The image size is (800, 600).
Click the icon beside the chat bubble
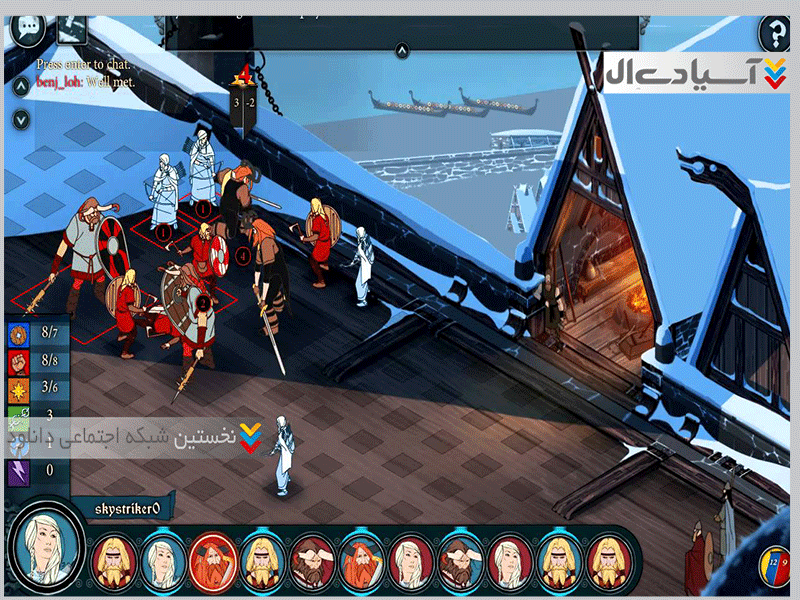[73, 27]
